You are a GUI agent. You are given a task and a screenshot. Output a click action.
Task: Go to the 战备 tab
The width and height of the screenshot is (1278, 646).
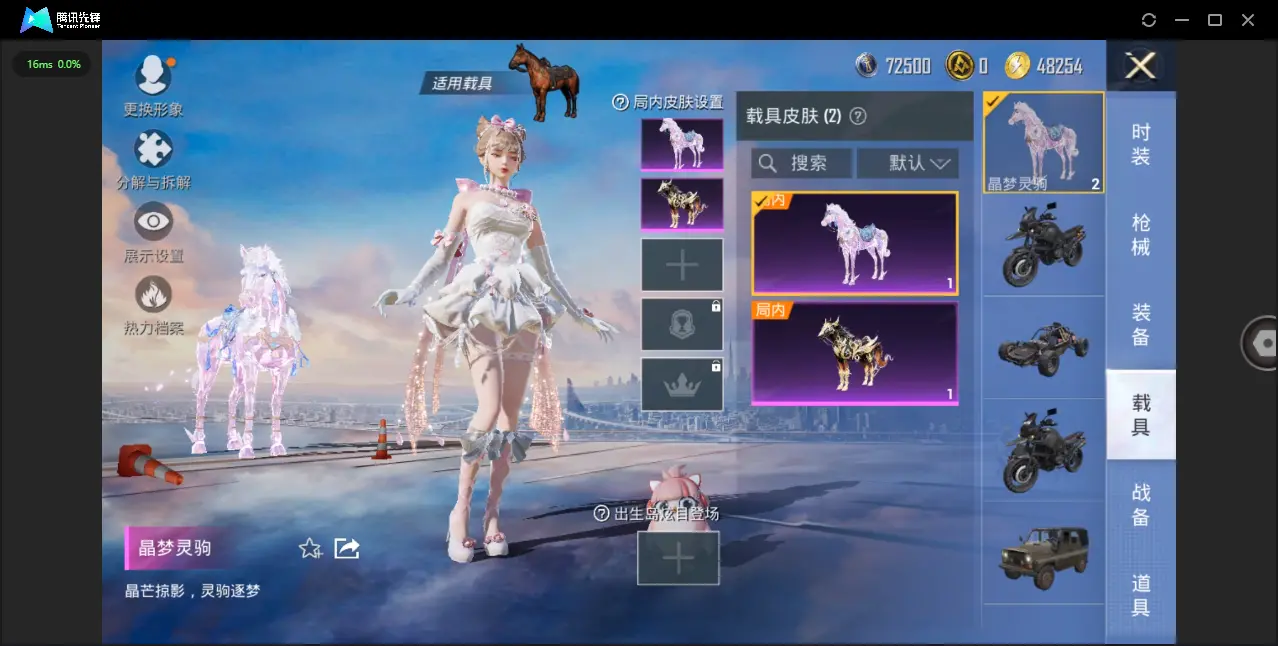pyautogui.click(x=1141, y=505)
